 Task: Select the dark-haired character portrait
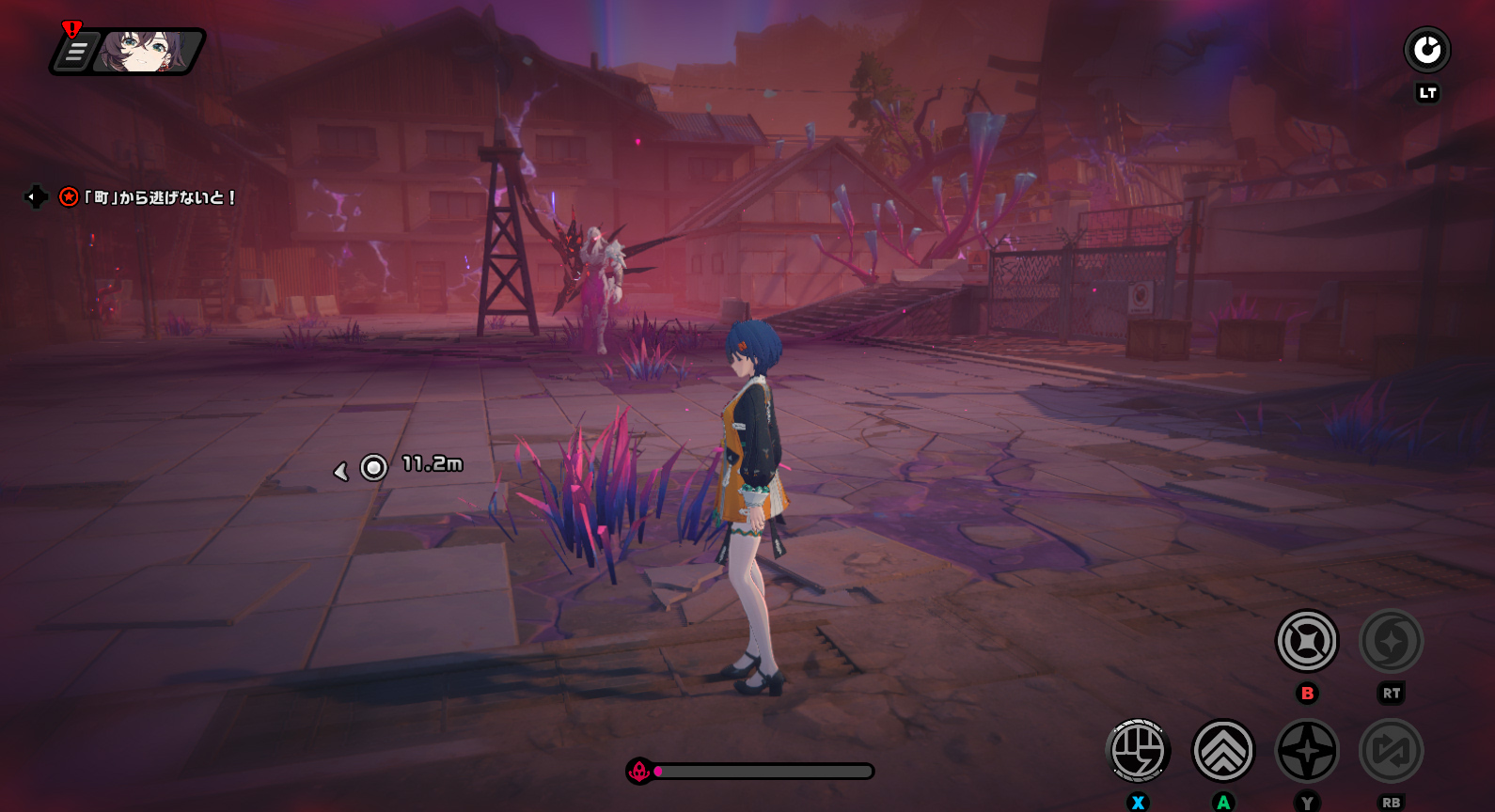(144, 52)
